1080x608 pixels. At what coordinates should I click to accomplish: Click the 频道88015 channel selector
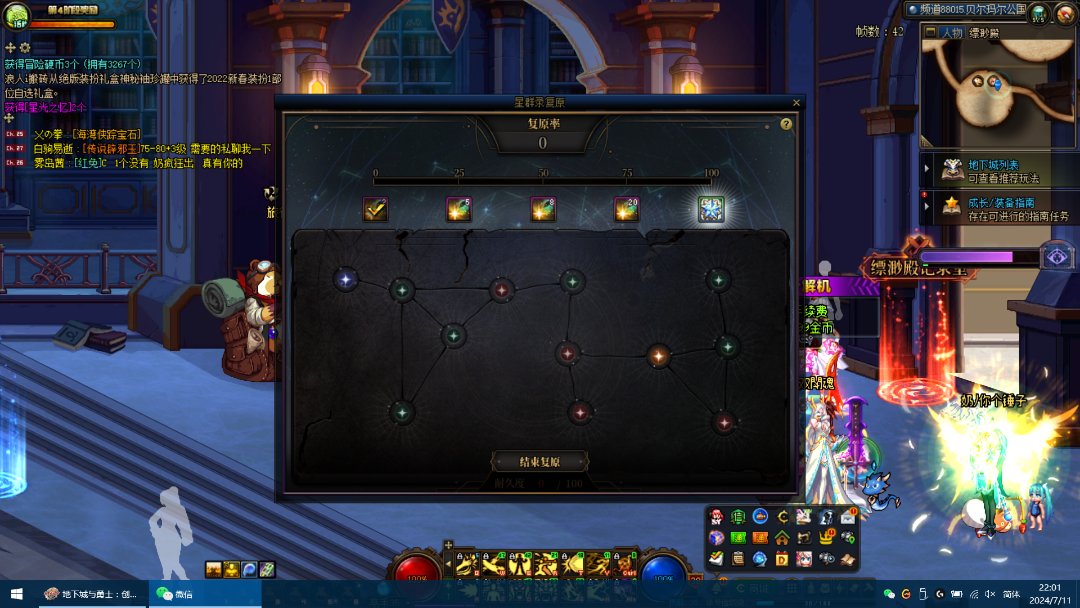point(965,9)
